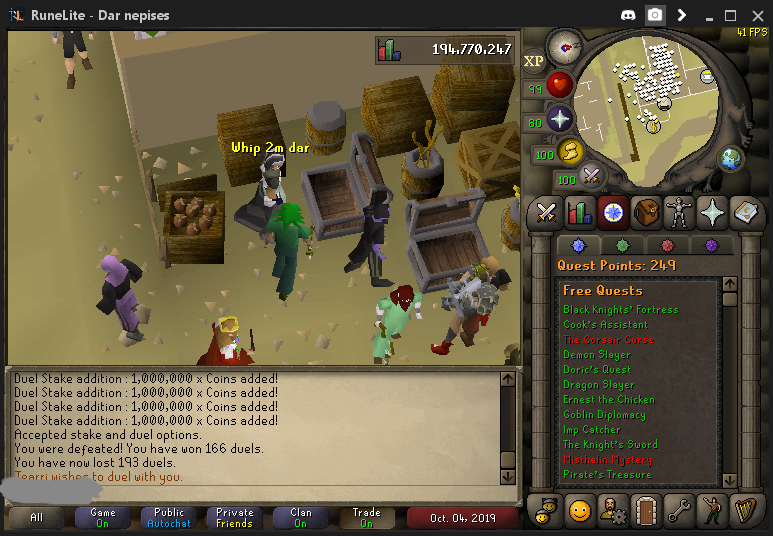Select the Misthalin Mystery quest
Viewport: 773px width, 536px height.
[x=607, y=460]
